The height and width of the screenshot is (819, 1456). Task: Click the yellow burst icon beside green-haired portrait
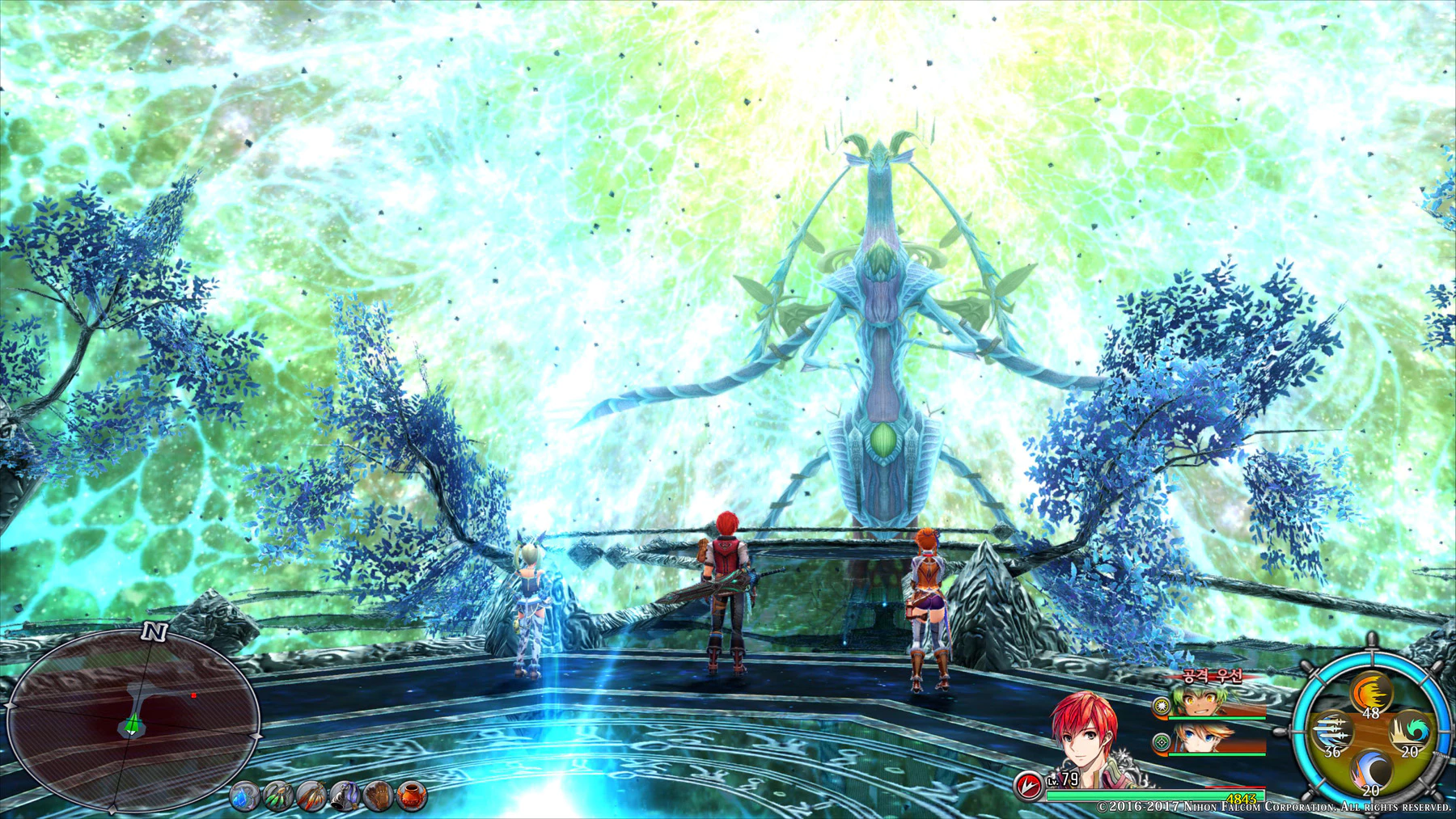click(1162, 706)
